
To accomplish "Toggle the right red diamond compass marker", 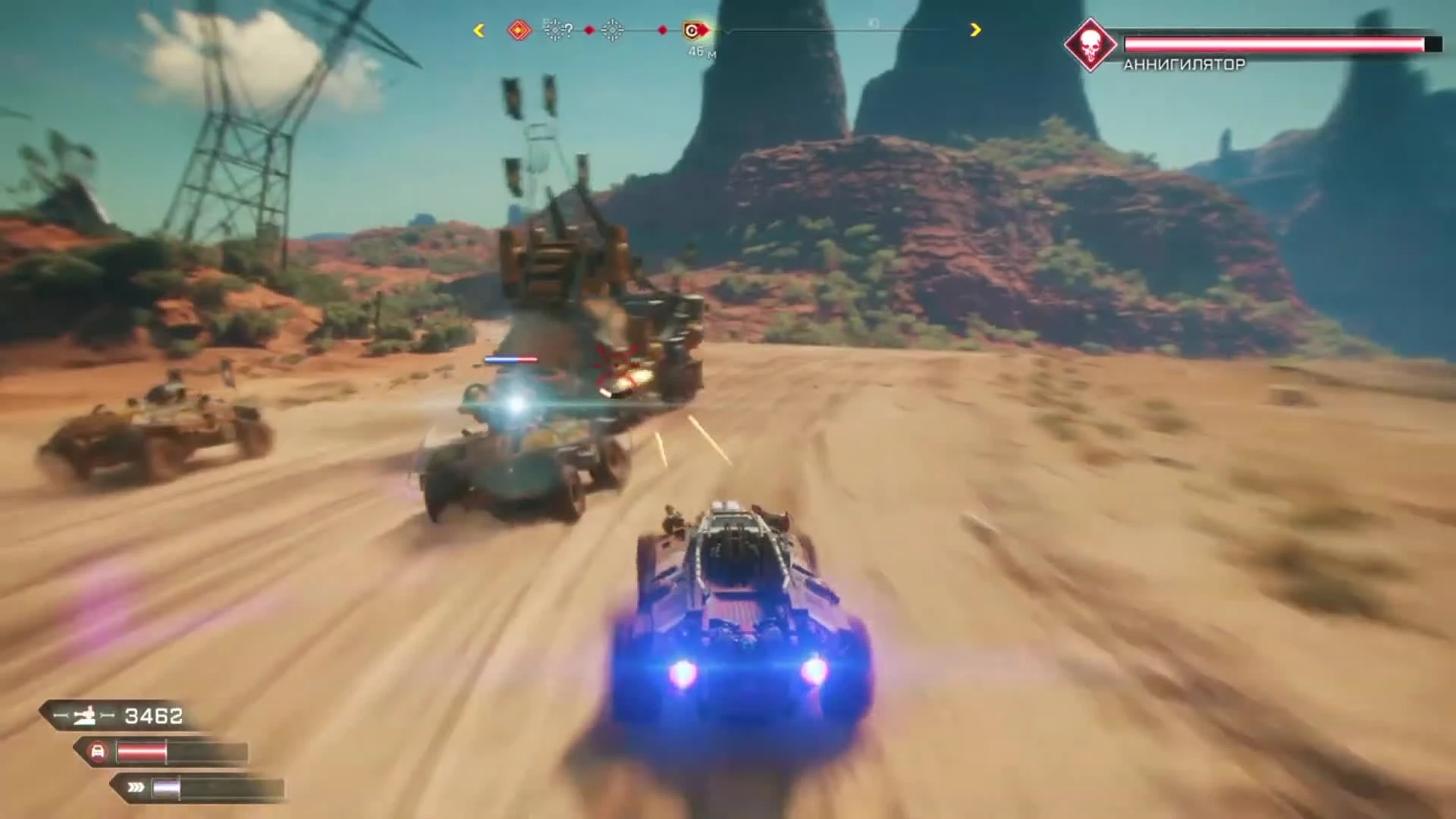I will pyautogui.click(x=662, y=29).
